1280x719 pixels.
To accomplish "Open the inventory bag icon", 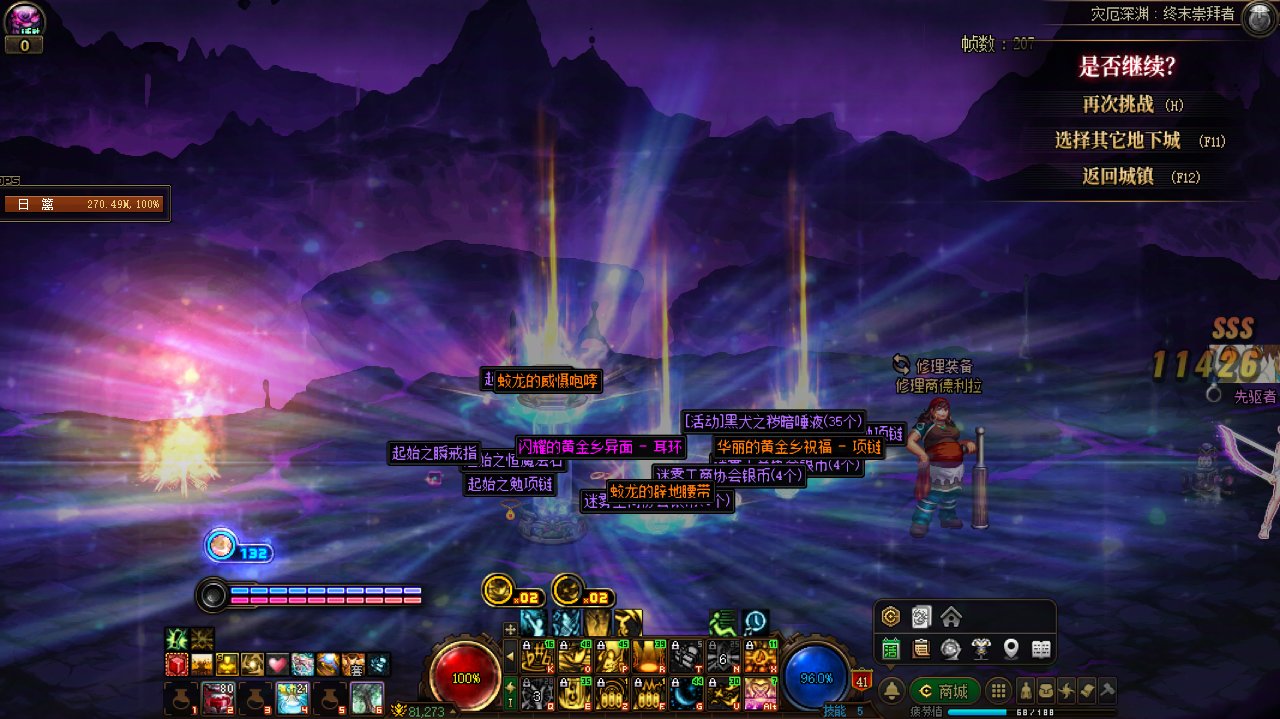I will (1045, 691).
